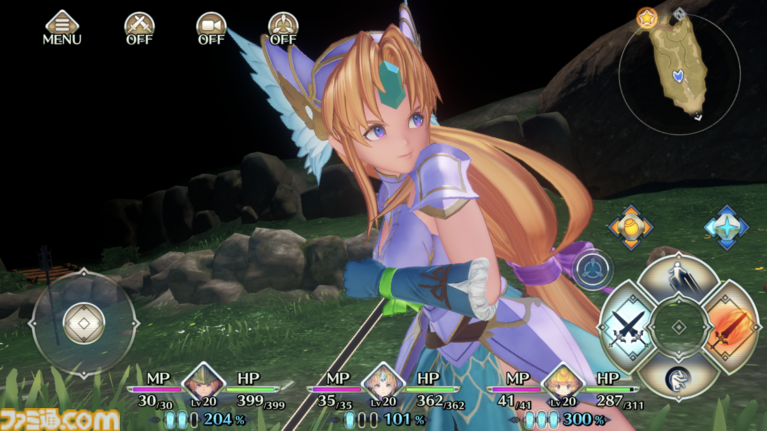Open the area minimap
Screen dimensions: 767x431
[679, 67]
